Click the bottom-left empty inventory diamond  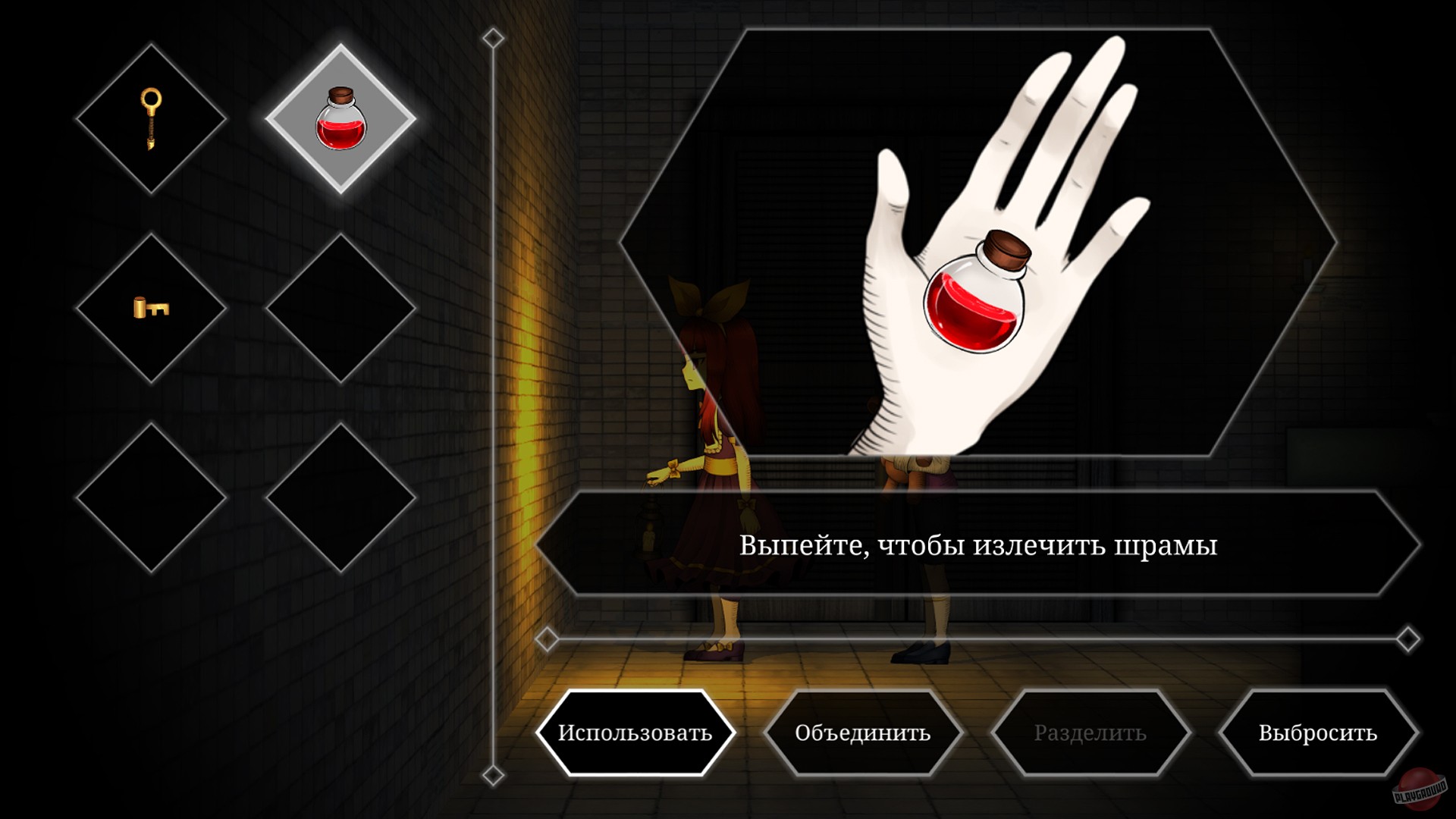click(x=151, y=497)
